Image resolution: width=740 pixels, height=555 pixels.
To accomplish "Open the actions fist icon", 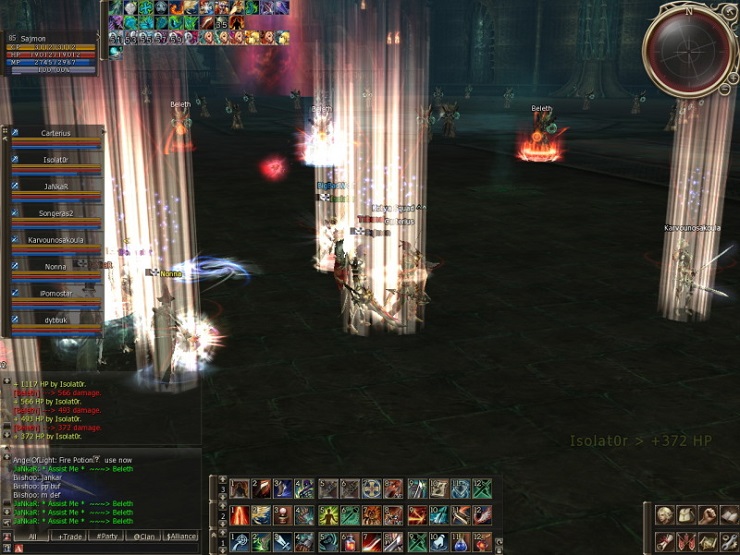I will [708, 515].
